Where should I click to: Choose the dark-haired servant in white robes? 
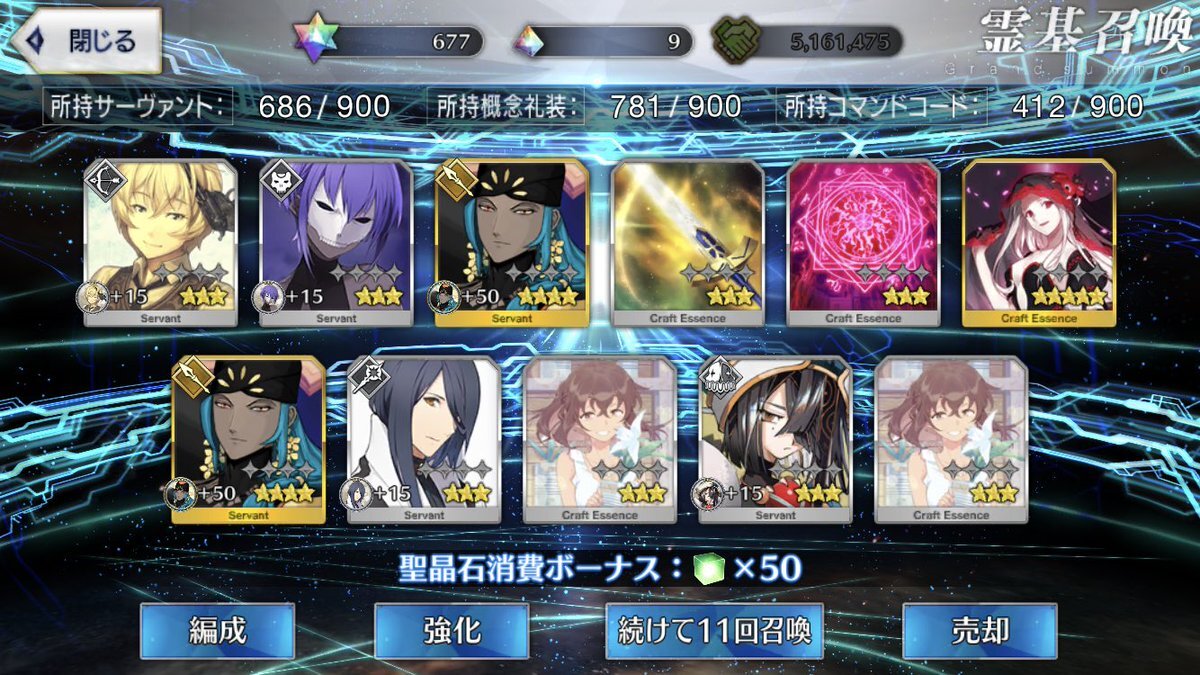[x=424, y=440]
